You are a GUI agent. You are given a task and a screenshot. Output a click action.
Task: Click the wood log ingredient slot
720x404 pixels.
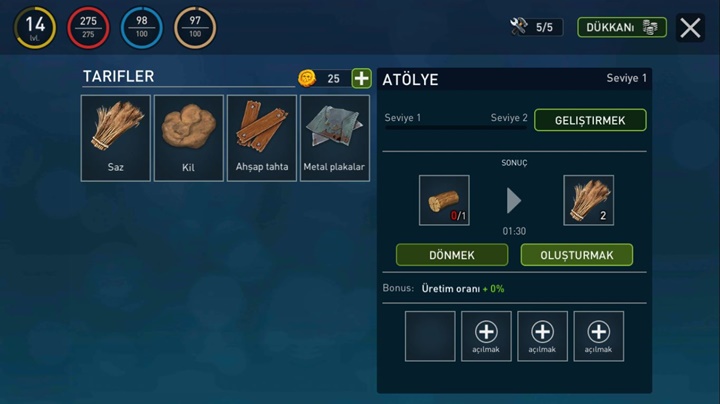(x=444, y=200)
